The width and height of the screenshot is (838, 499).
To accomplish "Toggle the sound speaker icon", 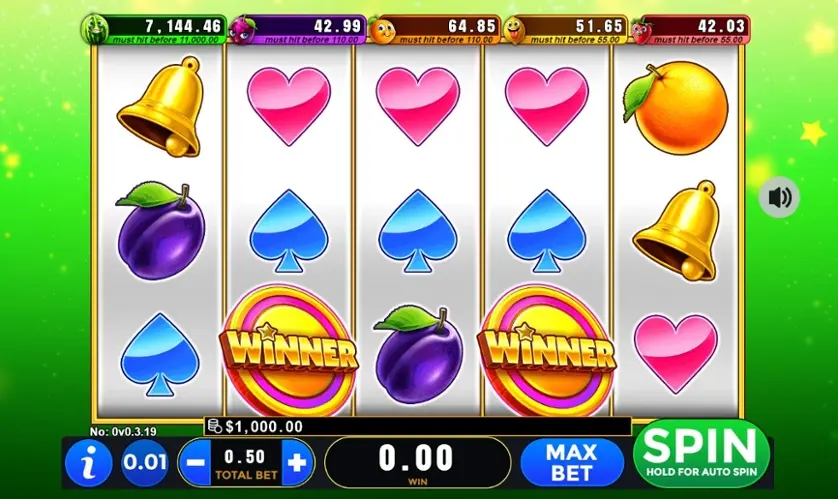I will [779, 197].
